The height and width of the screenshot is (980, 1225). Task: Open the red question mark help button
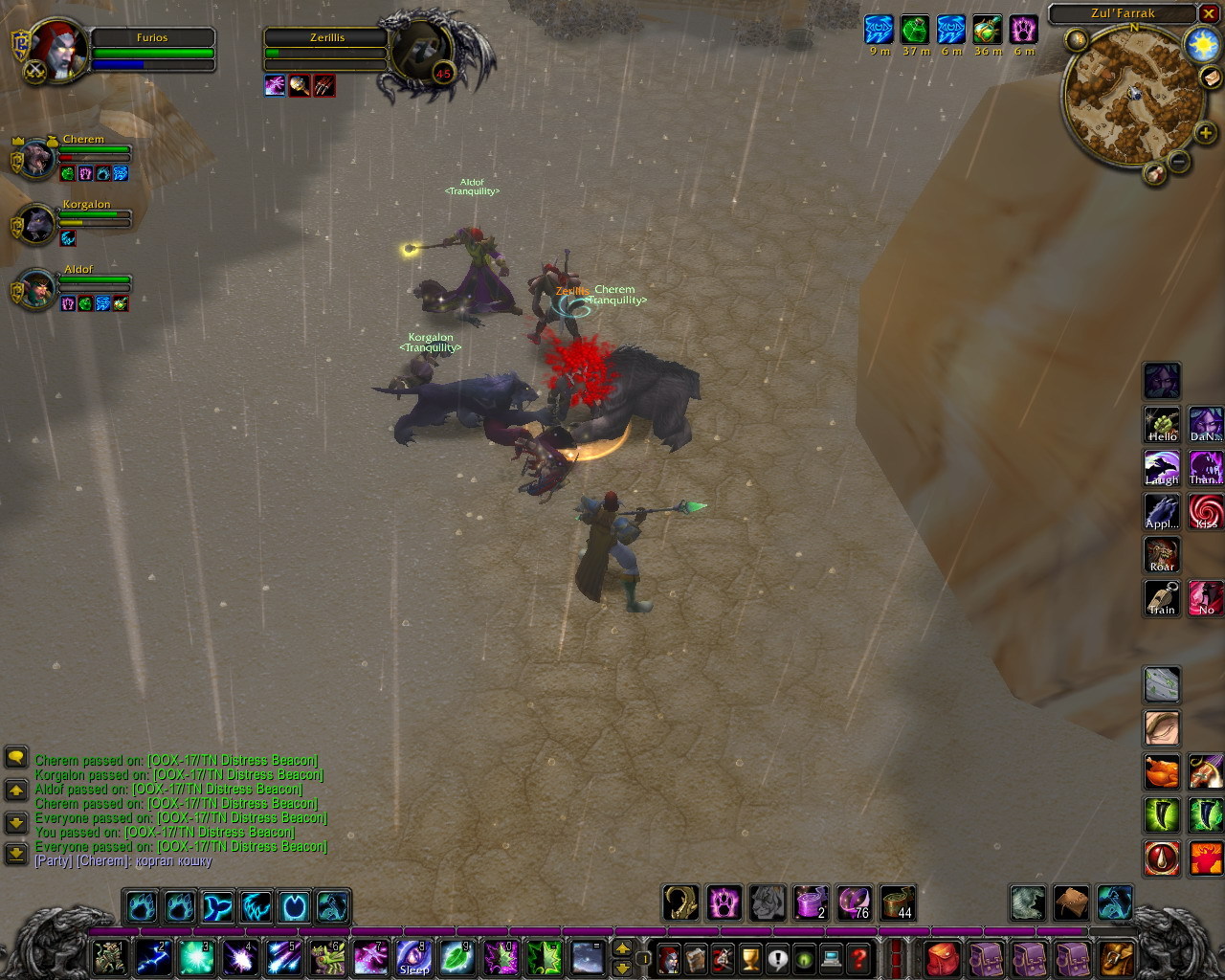click(x=859, y=957)
